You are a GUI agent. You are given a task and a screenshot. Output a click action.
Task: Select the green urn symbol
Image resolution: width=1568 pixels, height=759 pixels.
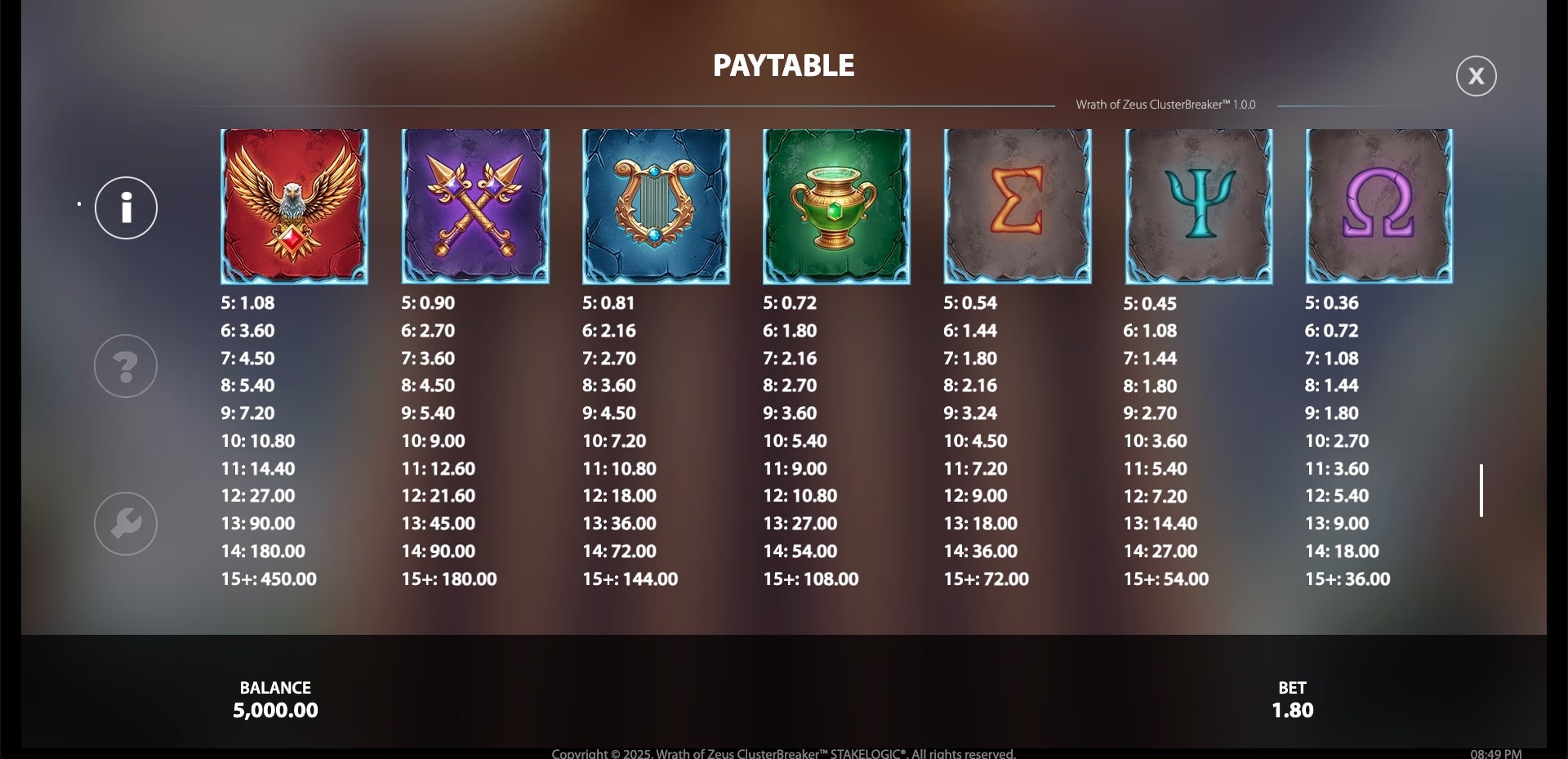[838, 205]
